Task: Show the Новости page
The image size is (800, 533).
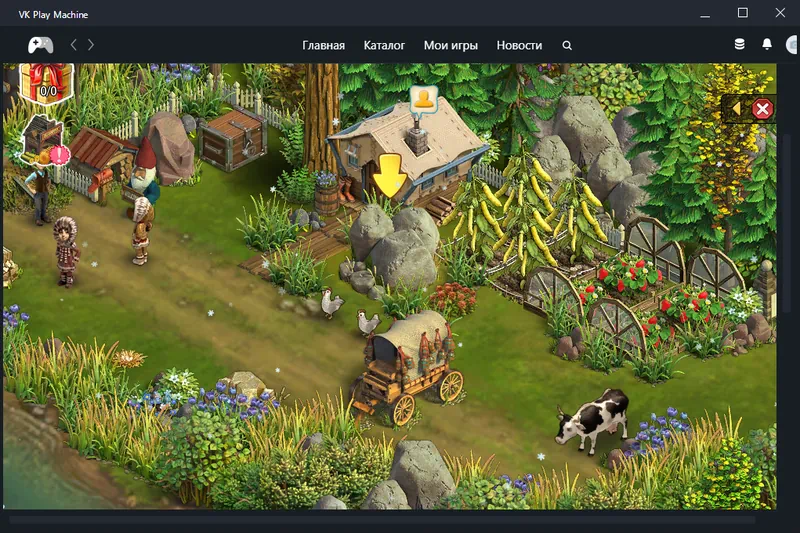Action: (519, 45)
